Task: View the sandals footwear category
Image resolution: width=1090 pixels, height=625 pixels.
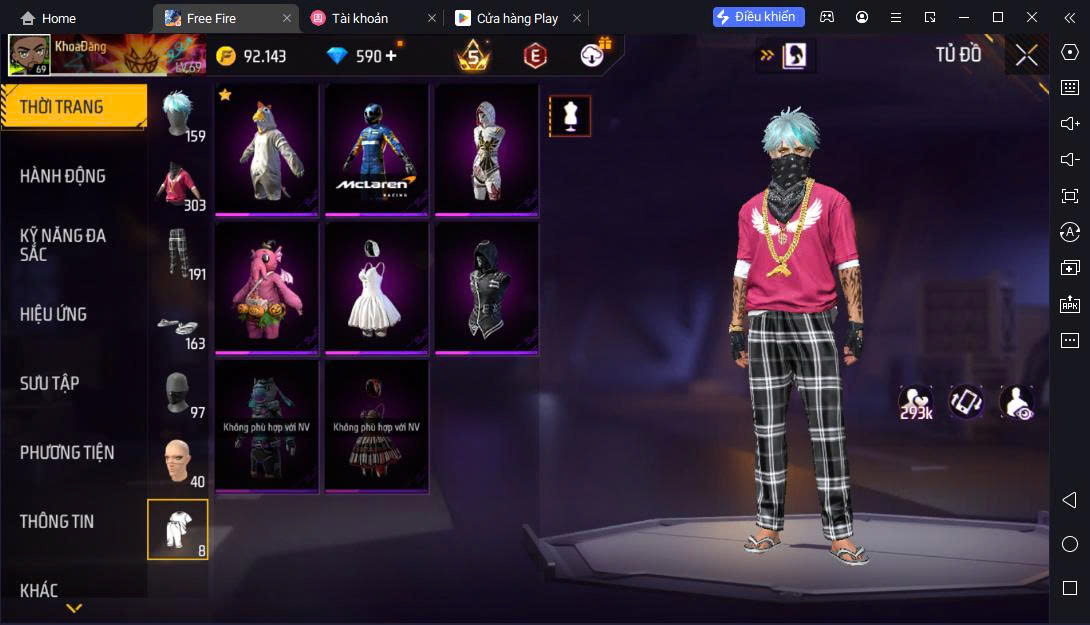Action: coord(178,323)
